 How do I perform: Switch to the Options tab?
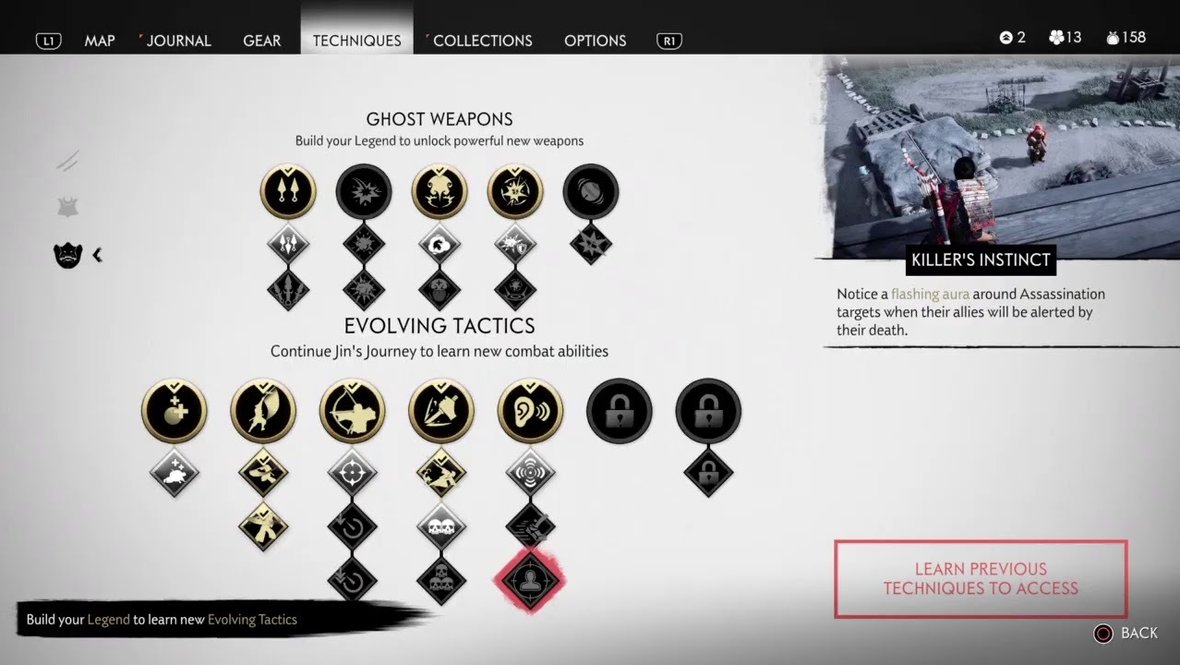coord(595,41)
